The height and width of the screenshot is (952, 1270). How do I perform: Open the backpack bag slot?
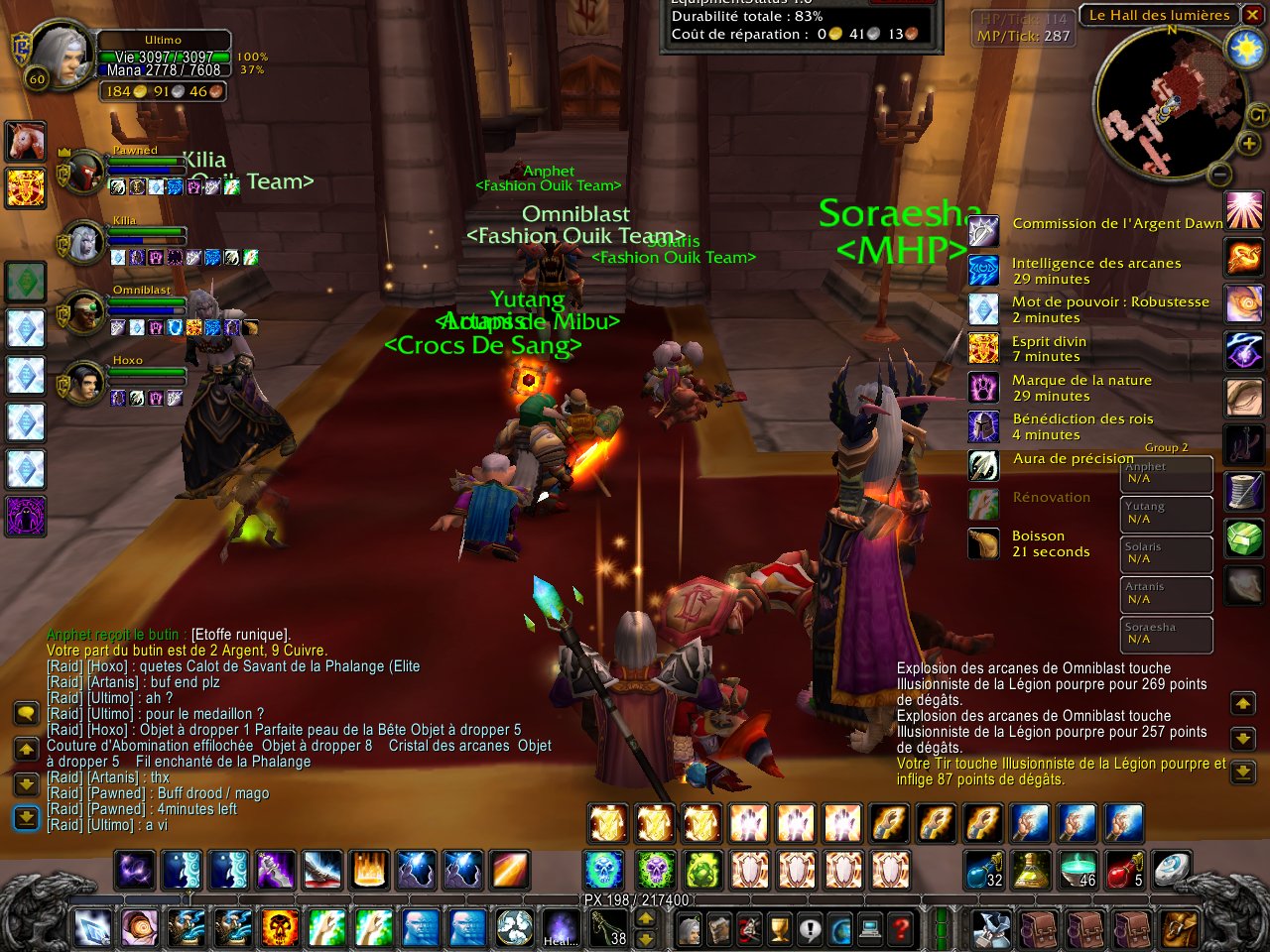1179,929
